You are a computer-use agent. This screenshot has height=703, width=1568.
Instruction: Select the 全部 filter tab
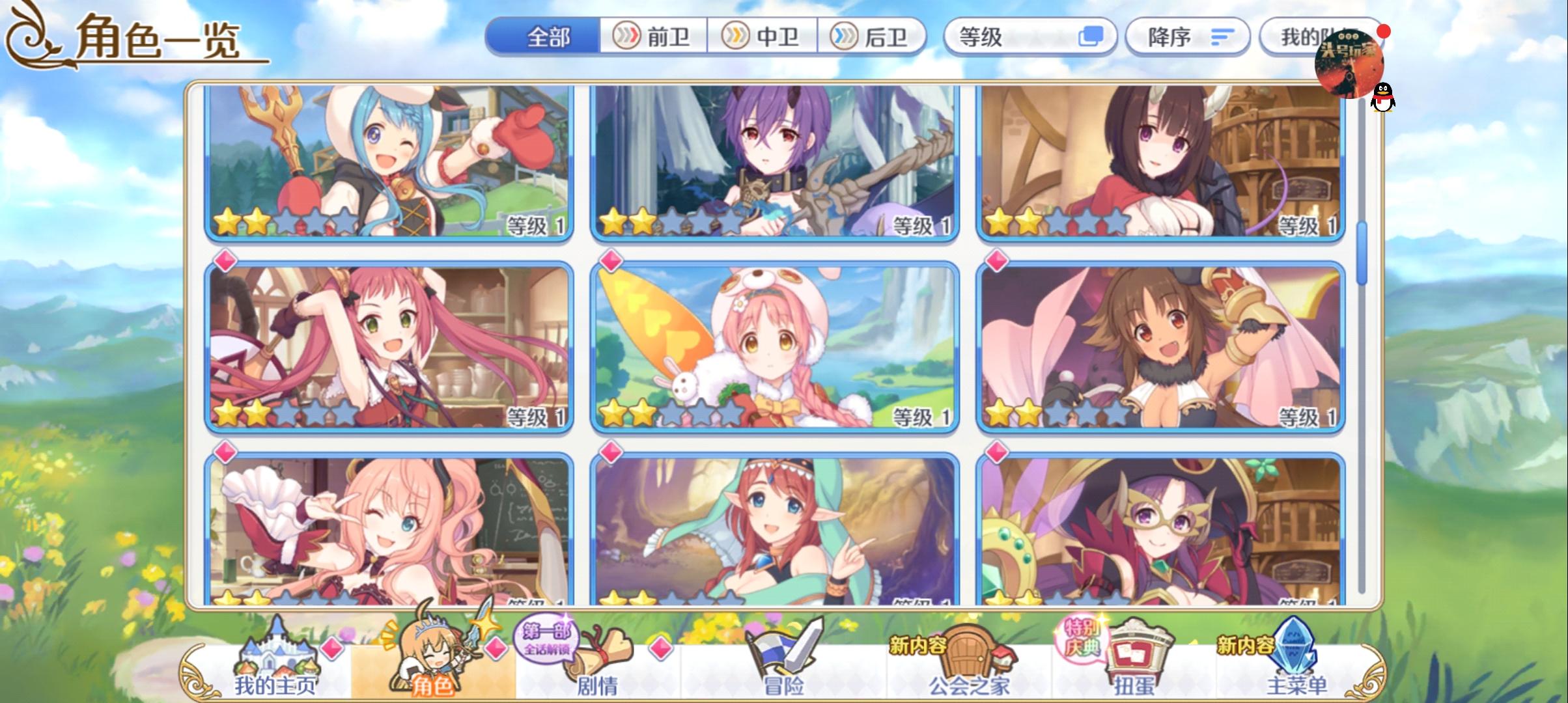click(548, 38)
